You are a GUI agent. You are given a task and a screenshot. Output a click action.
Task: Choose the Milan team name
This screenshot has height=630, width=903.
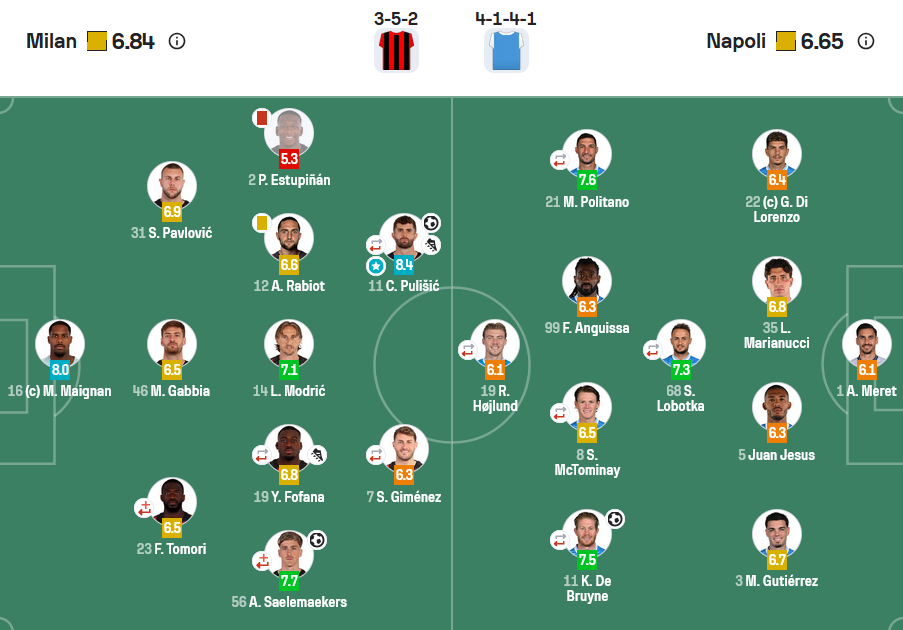52,42
